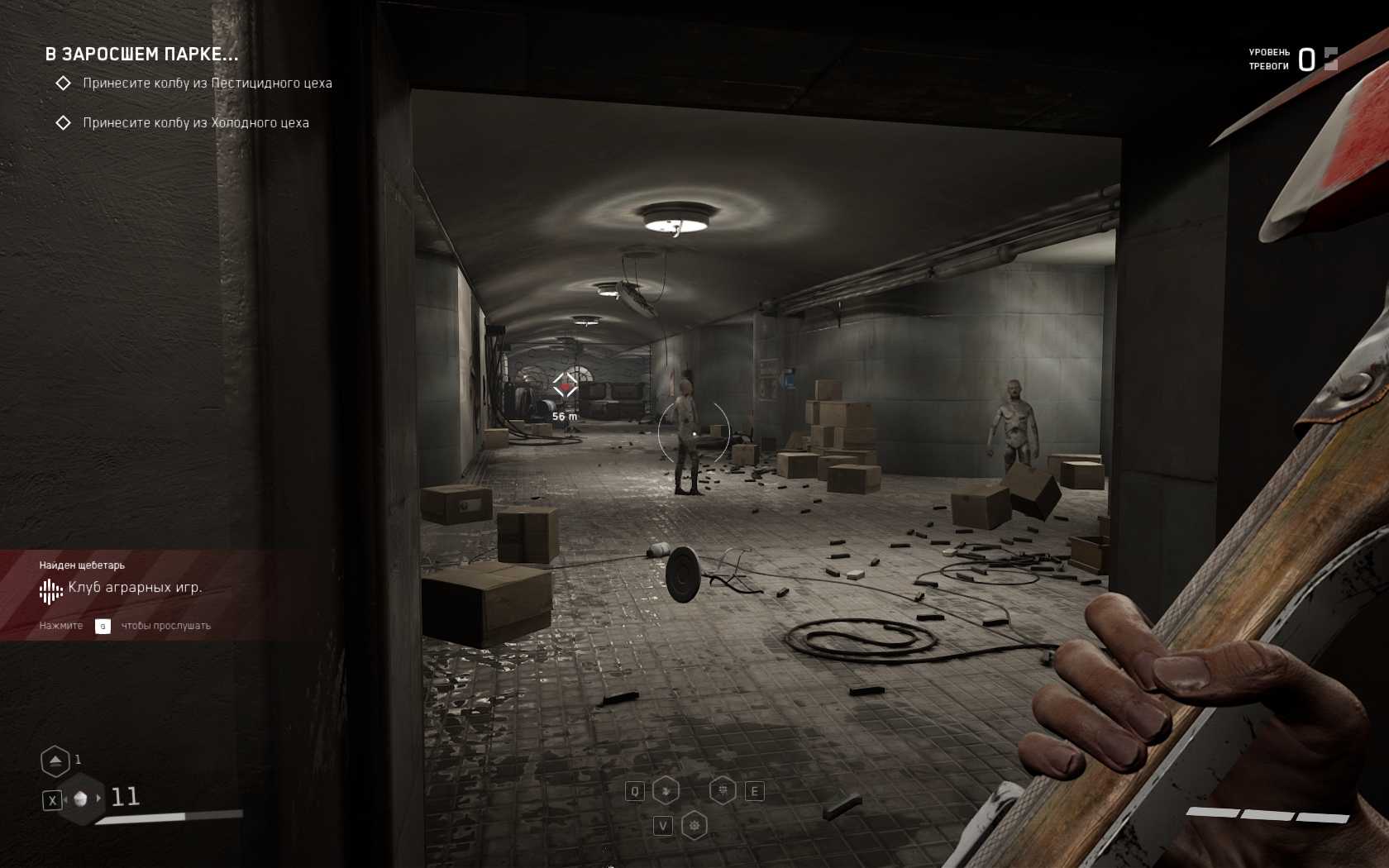Activate the grid-shaped ability beside E
This screenshot has height=868, width=1389.
[723, 791]
